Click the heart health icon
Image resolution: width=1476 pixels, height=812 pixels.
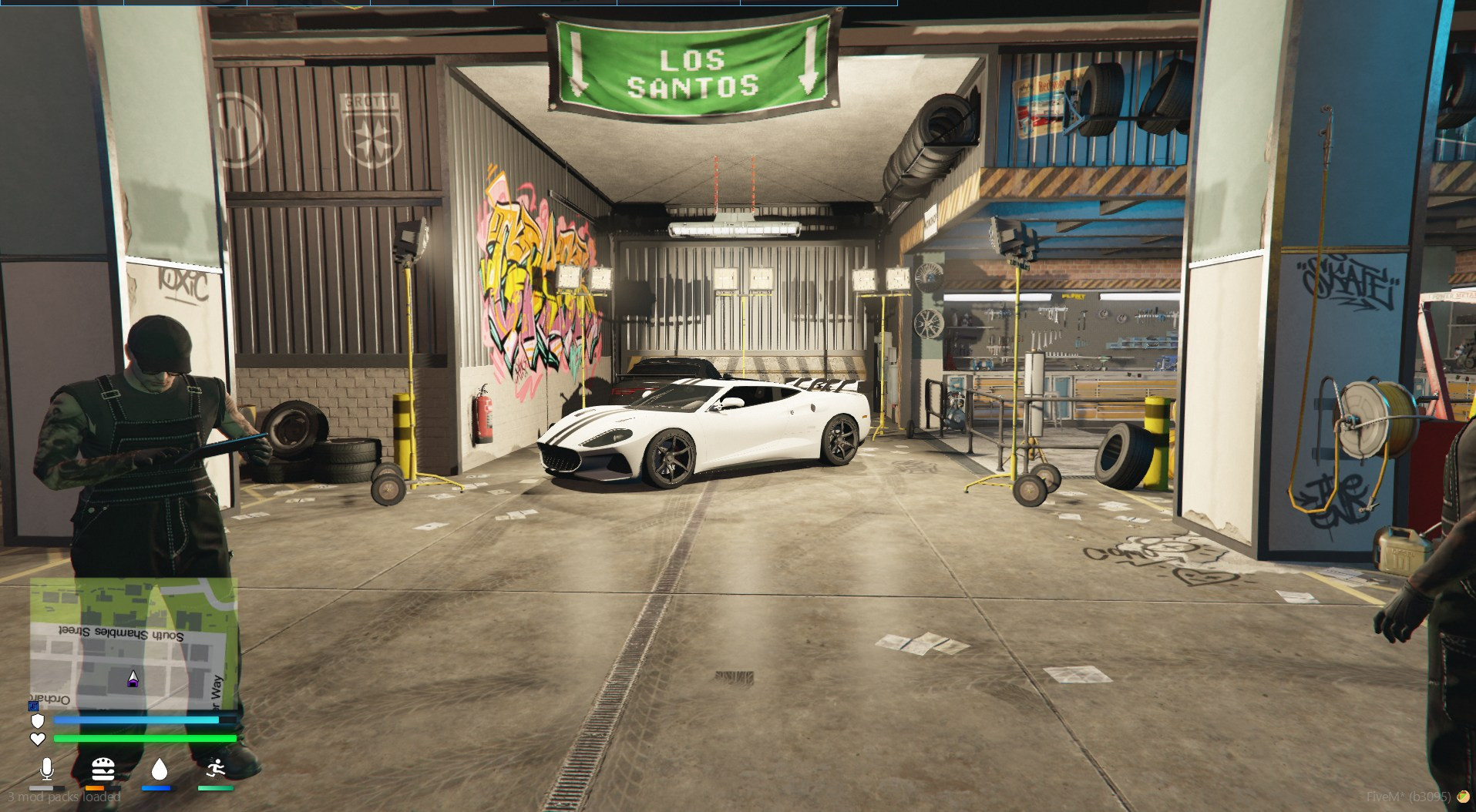click(x=37, y=739)
